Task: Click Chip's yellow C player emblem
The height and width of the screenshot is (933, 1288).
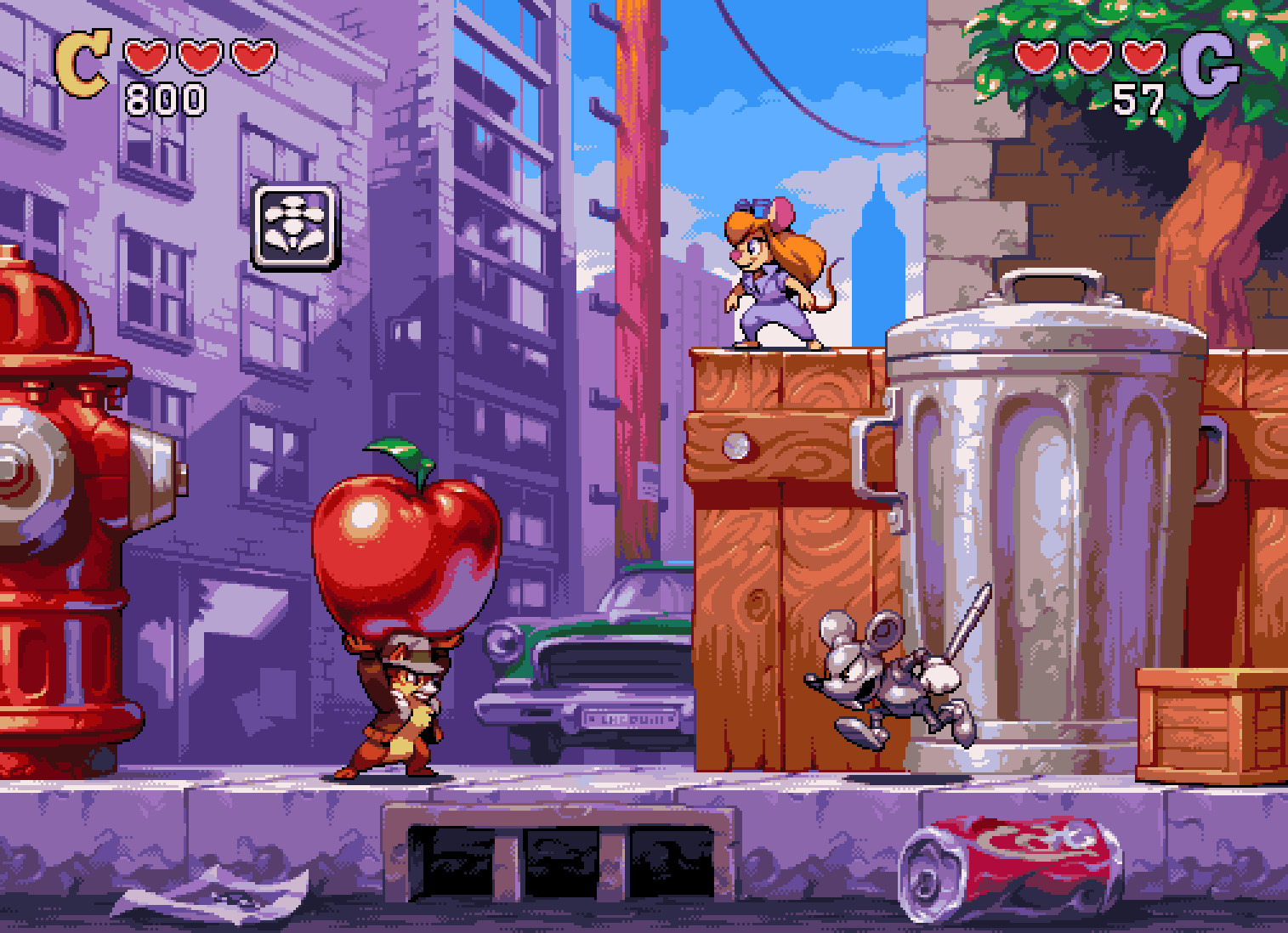Action: pyautogui.click(x=82, y=64)
